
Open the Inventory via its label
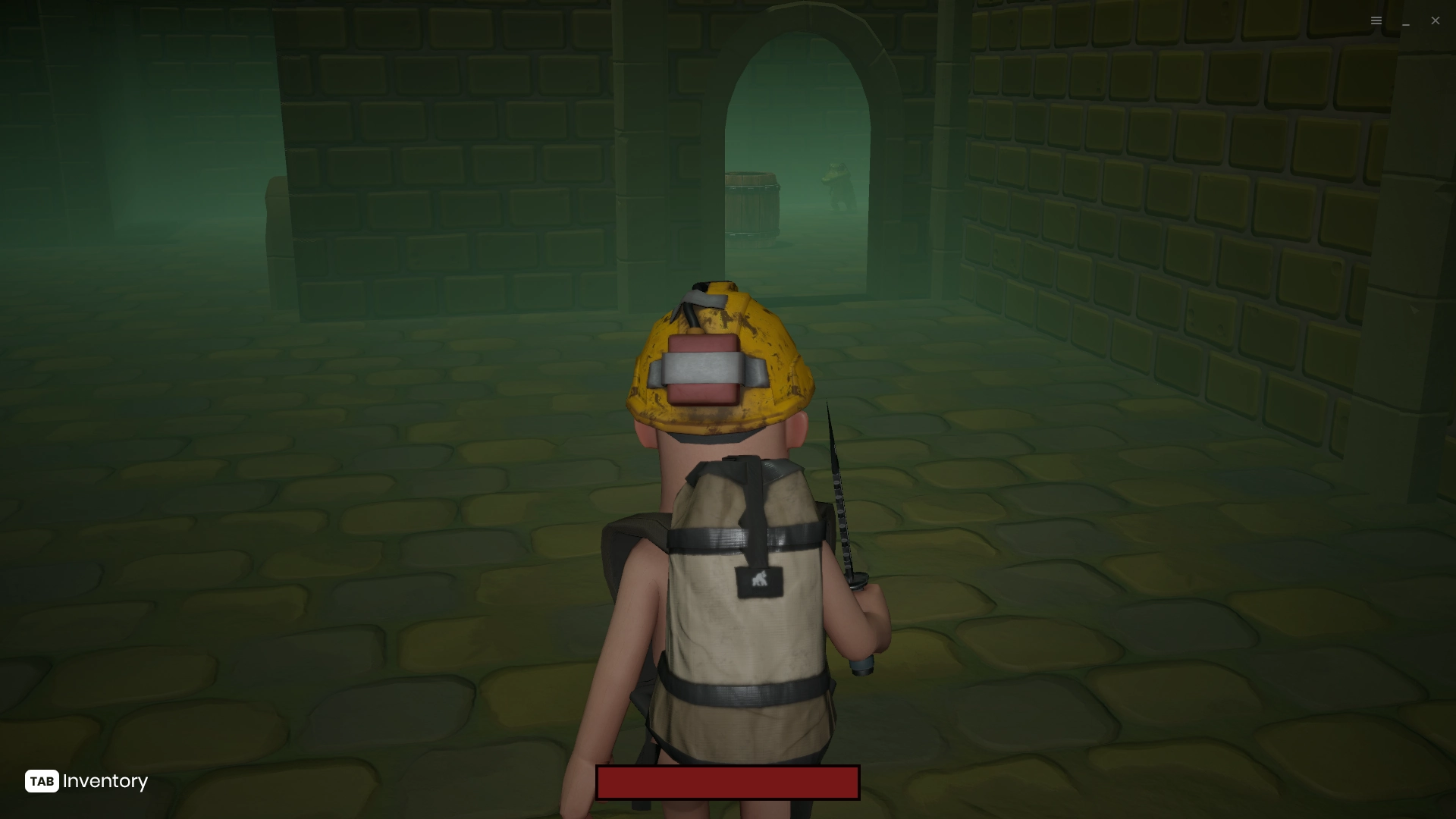click(105, 782)
